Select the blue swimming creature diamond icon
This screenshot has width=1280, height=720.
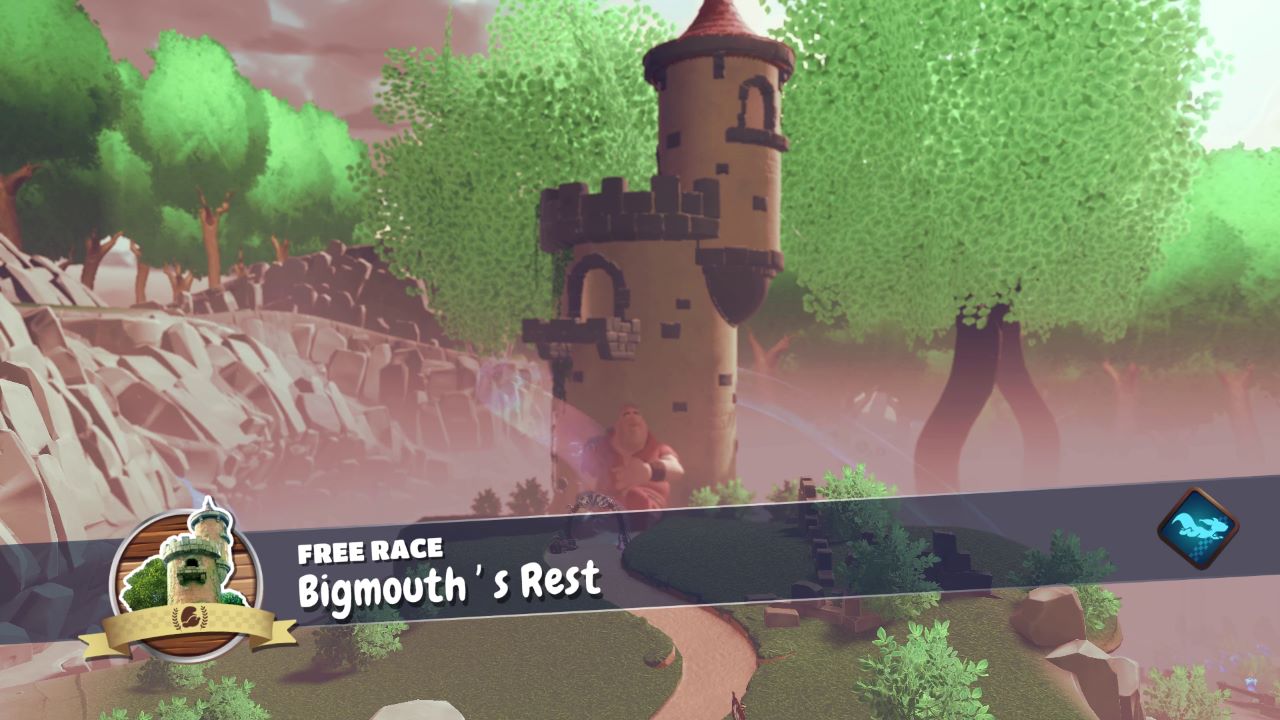tap(1196, 523)
